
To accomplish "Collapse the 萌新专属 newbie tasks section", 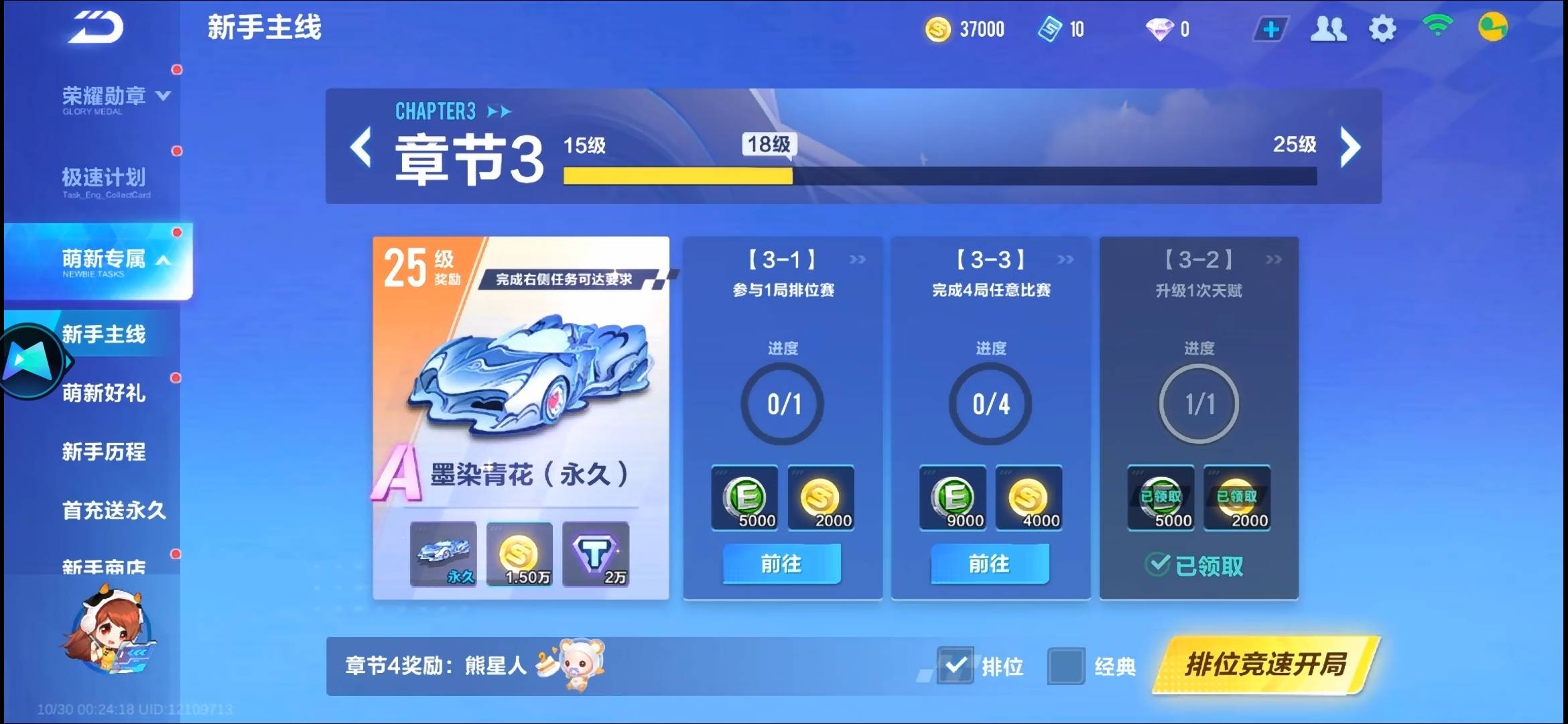I will 114,260.
